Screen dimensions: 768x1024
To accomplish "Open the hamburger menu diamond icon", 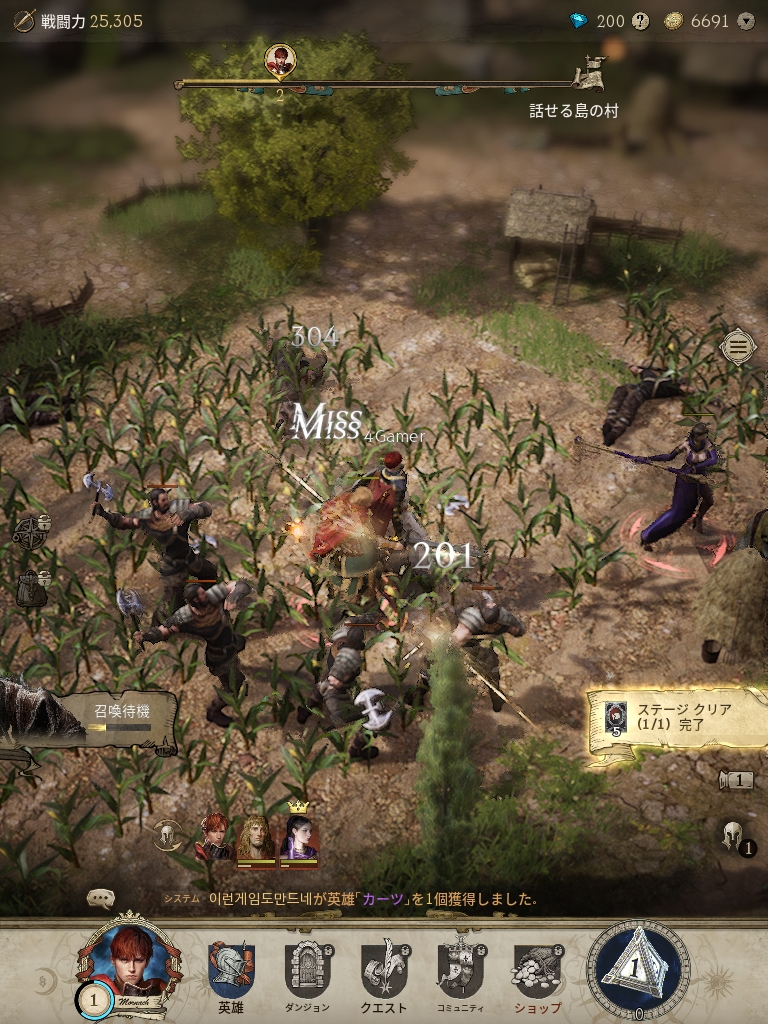I will click(738, 347).
